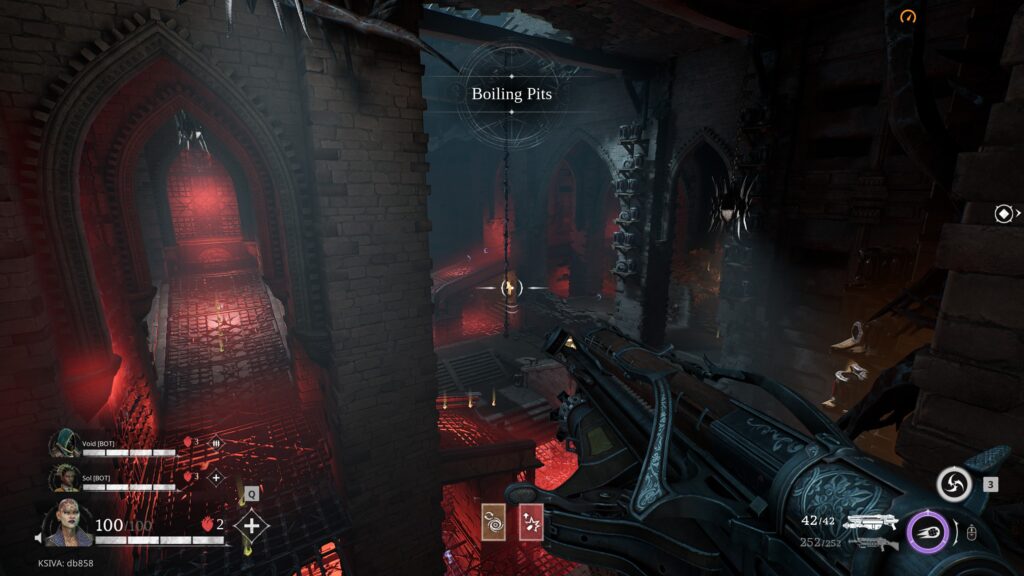Select the primary weapon with 42 ammo
This screenshot has width=1024, height=576.
pos(872,521)
